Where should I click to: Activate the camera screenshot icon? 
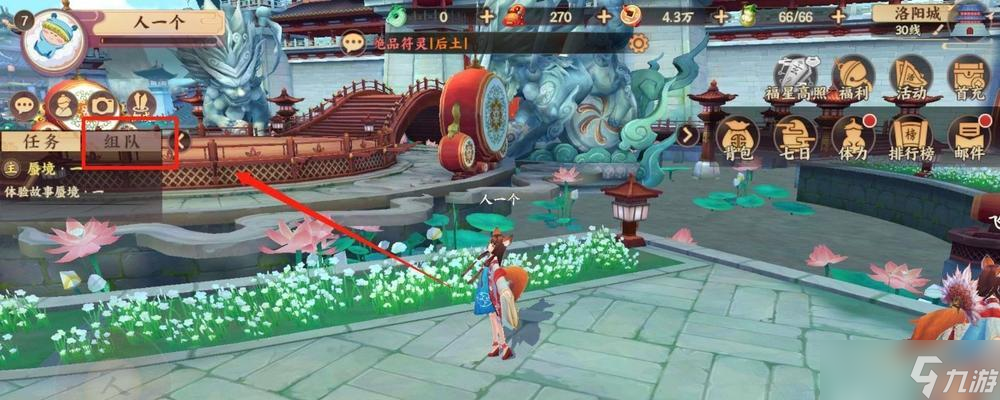click(102, 105)
